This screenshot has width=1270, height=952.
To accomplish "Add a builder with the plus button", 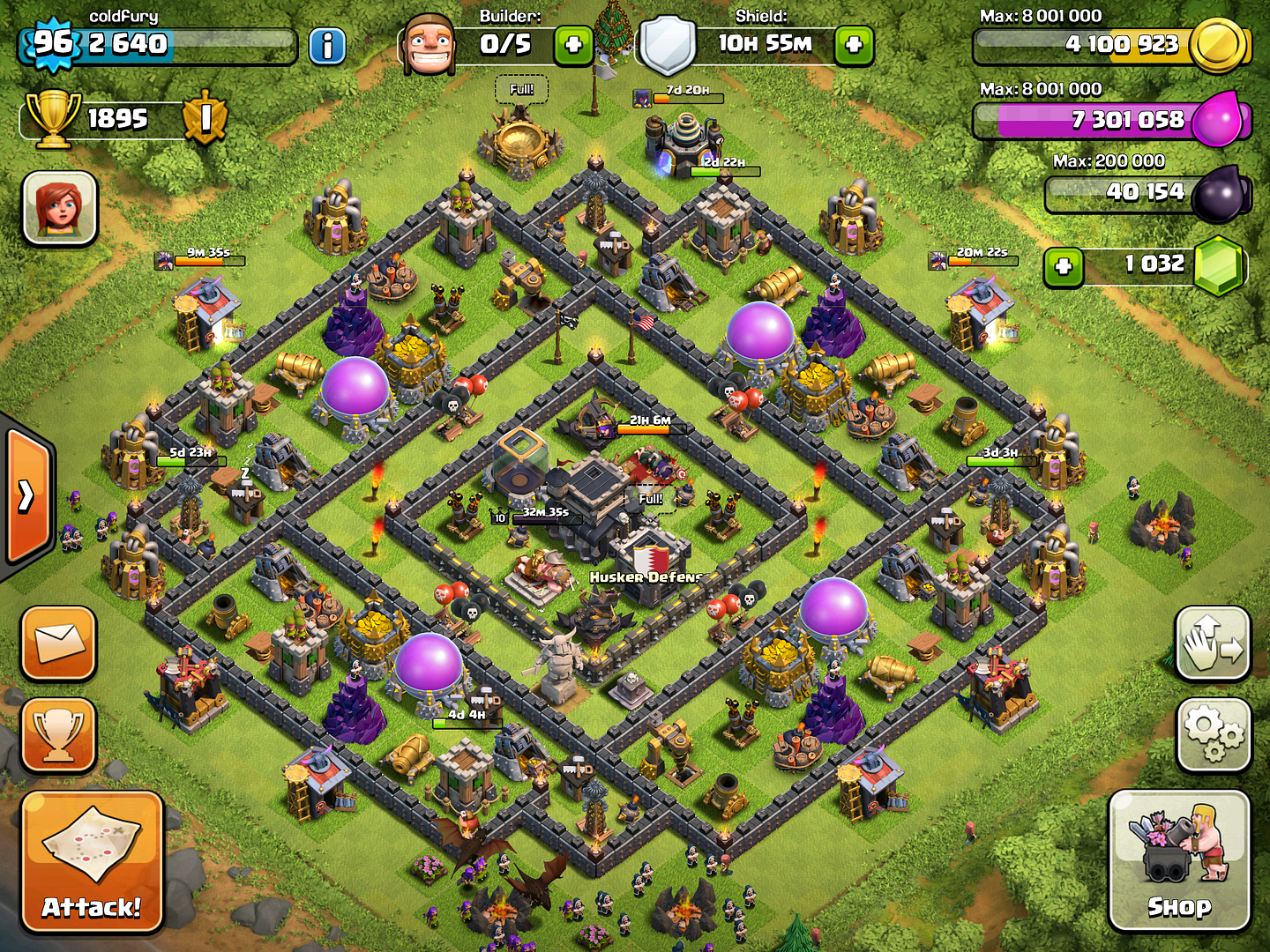I will tap(573, 44).
